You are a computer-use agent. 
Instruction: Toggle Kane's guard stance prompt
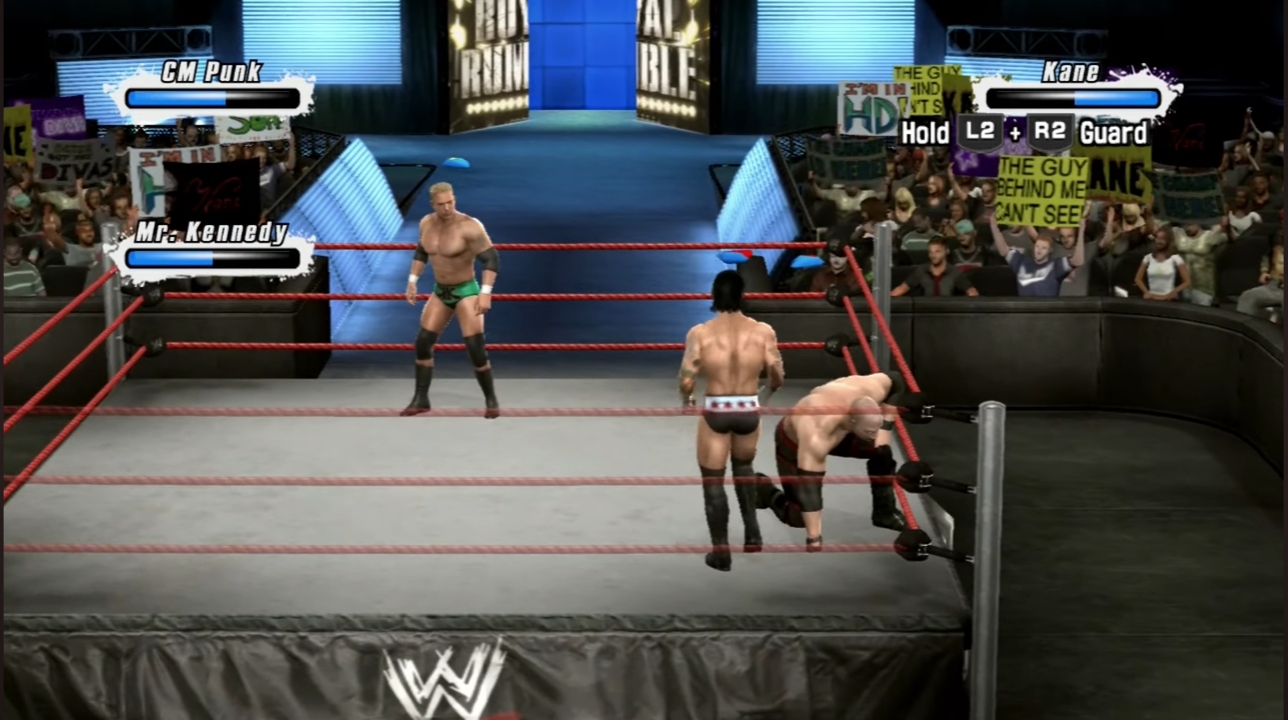coord(1112,133)
